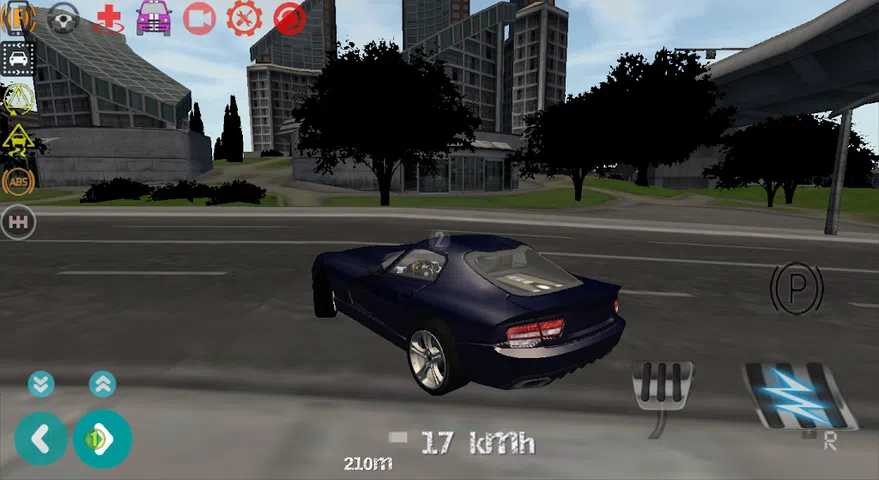Toggle the skidding car stability control
This screenshot has width=879, height=480.
coord(18,139)
